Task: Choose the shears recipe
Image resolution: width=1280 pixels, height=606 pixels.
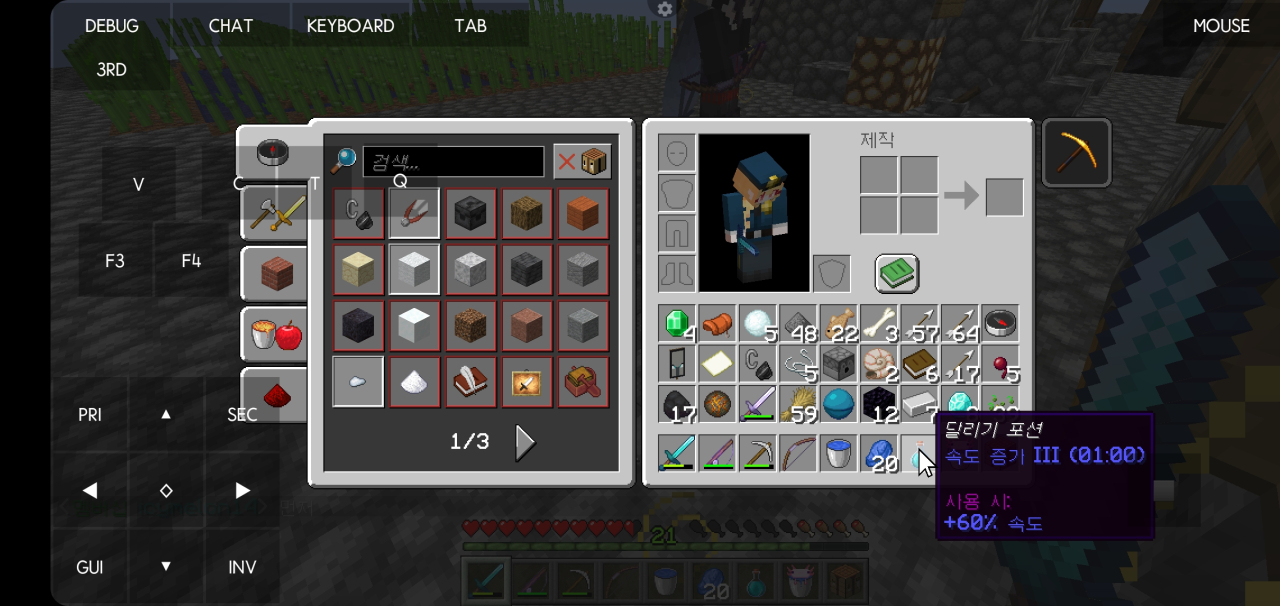Action: click(x=414, y=213)
